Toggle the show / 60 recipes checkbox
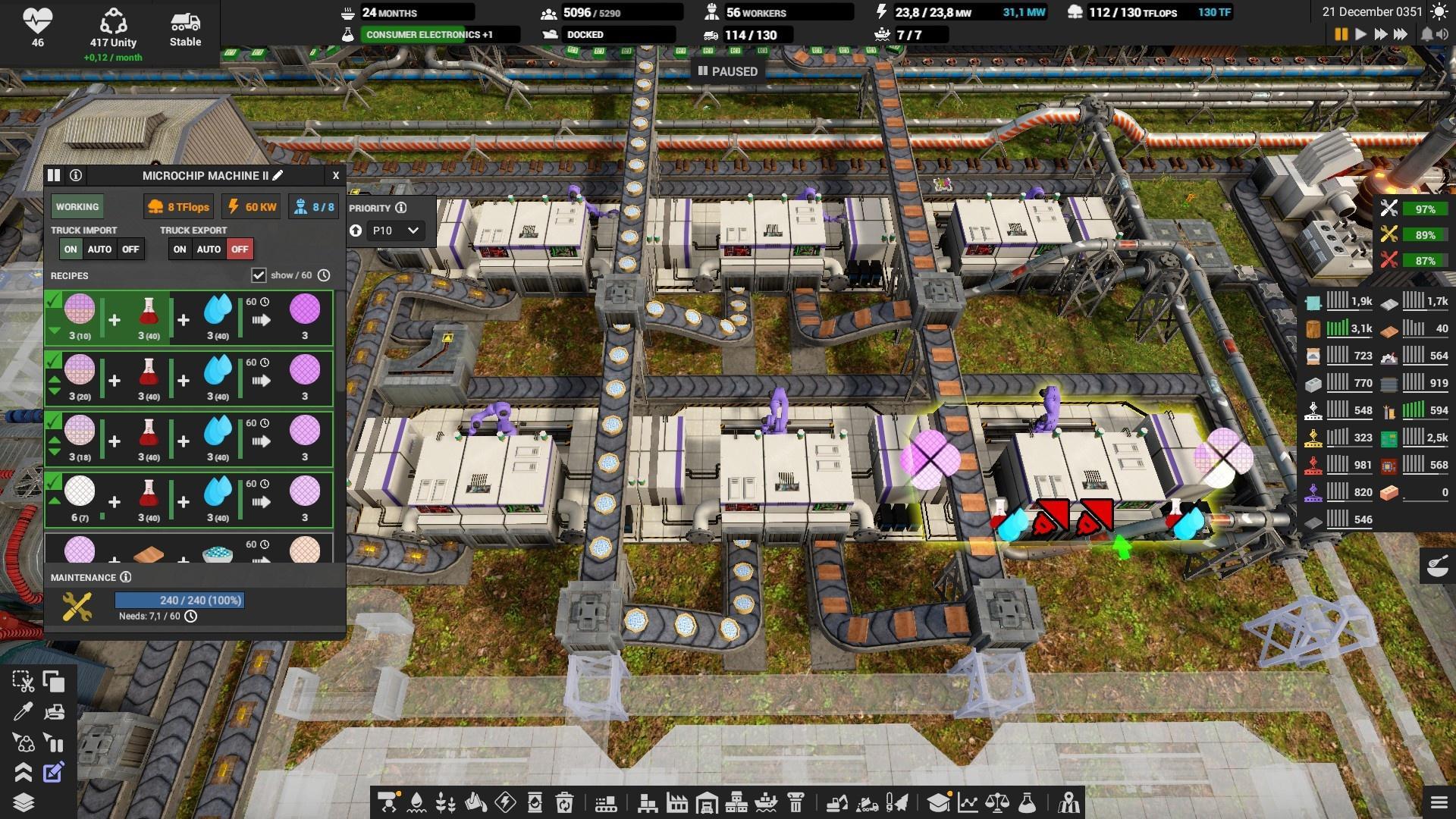The width and height of the screenshot is (1456, 819). (259, 275)
